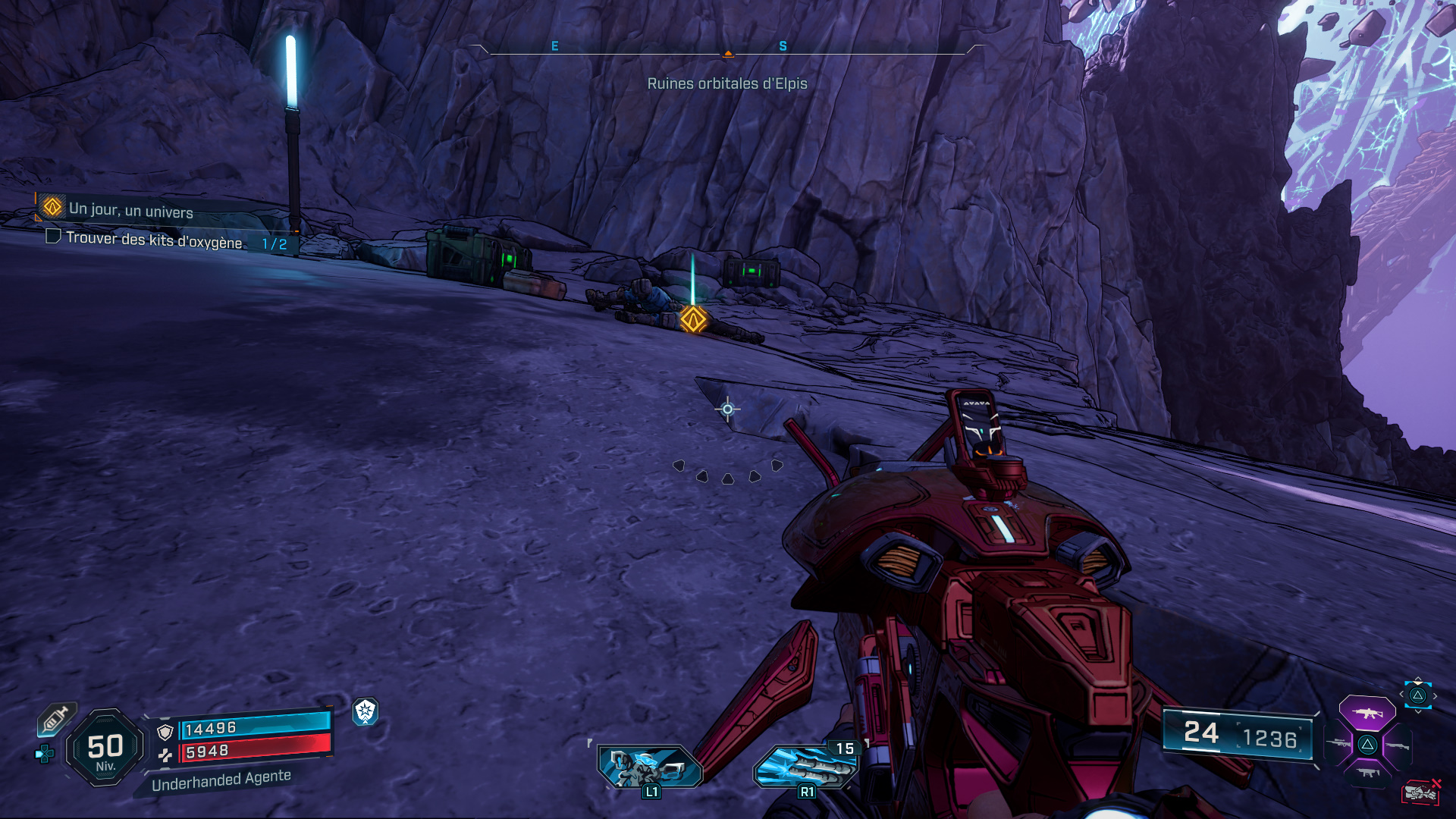Open the left arrow of the triangle swap widget
The image size is (1456, 819).
1402,694
